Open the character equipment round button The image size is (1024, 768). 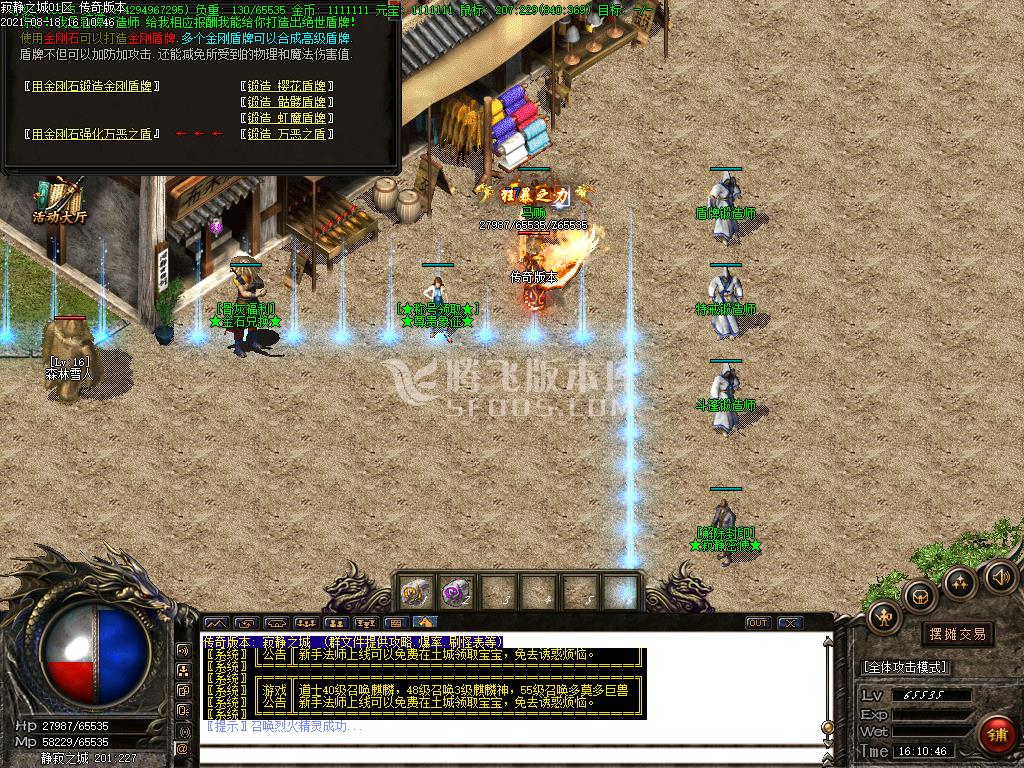point(884,616)
